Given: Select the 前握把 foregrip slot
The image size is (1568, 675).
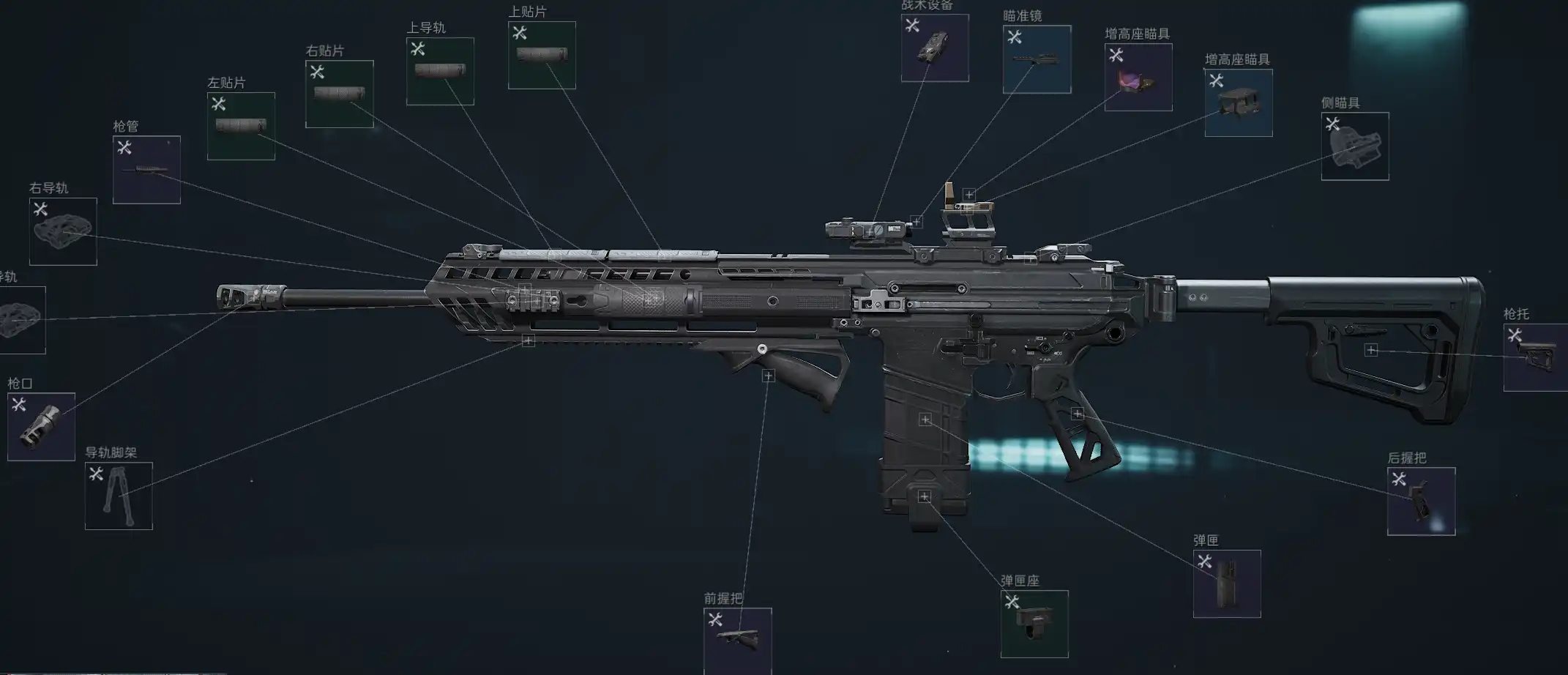Looking at the screenshot, I should tap(737, 641).
